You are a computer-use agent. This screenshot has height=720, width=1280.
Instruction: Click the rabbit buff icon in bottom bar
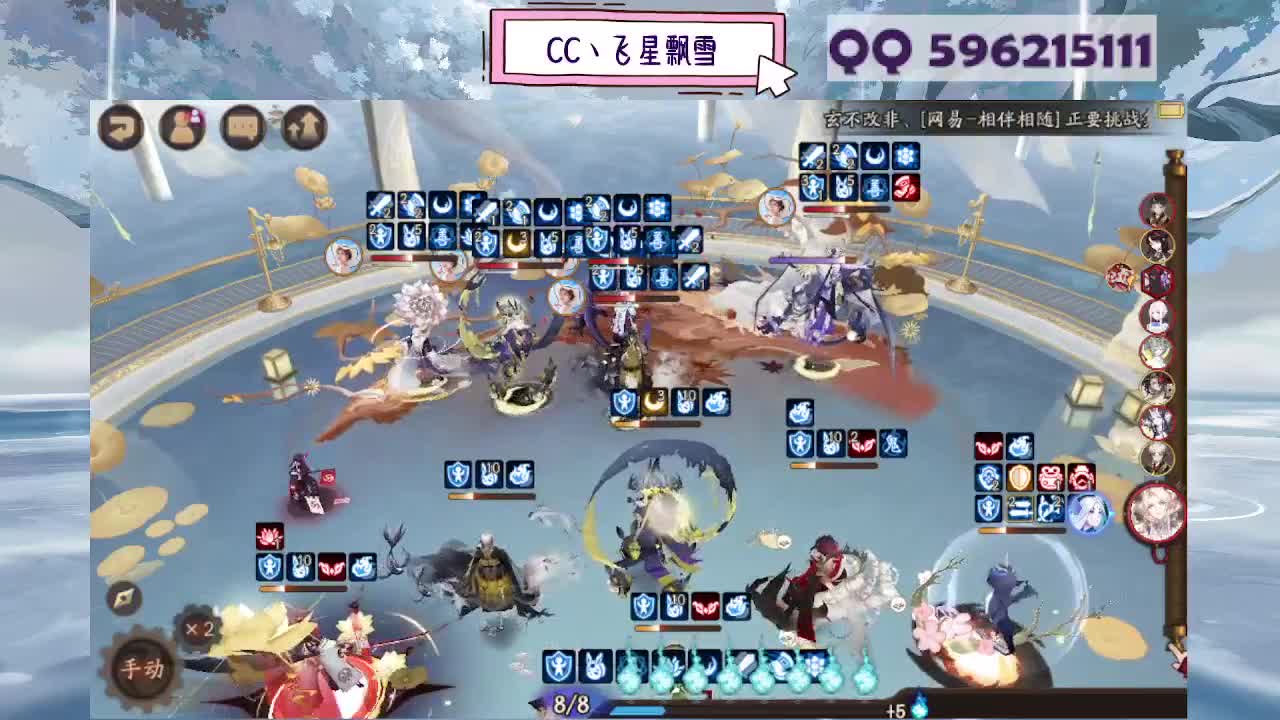tap(595, 666)
